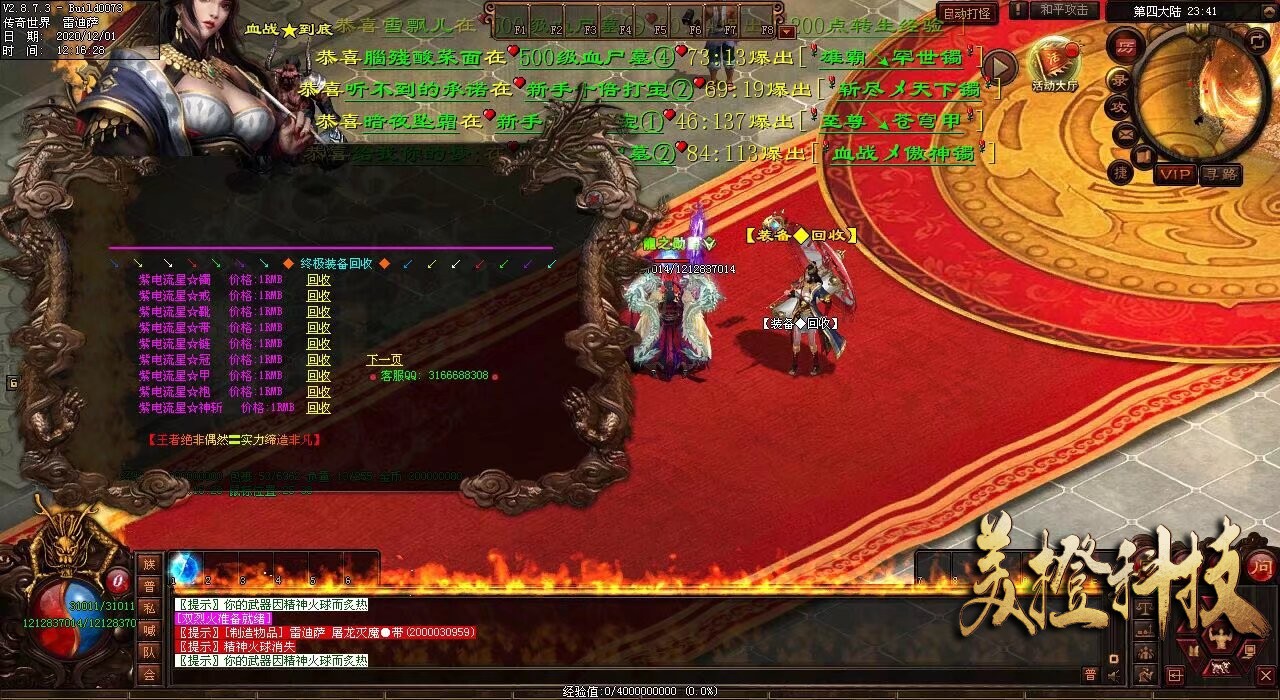Recycle the 紫电流星☆镯 item via its 回收 link
This screenshot has width=1280, height=700.
pos(318,281)
